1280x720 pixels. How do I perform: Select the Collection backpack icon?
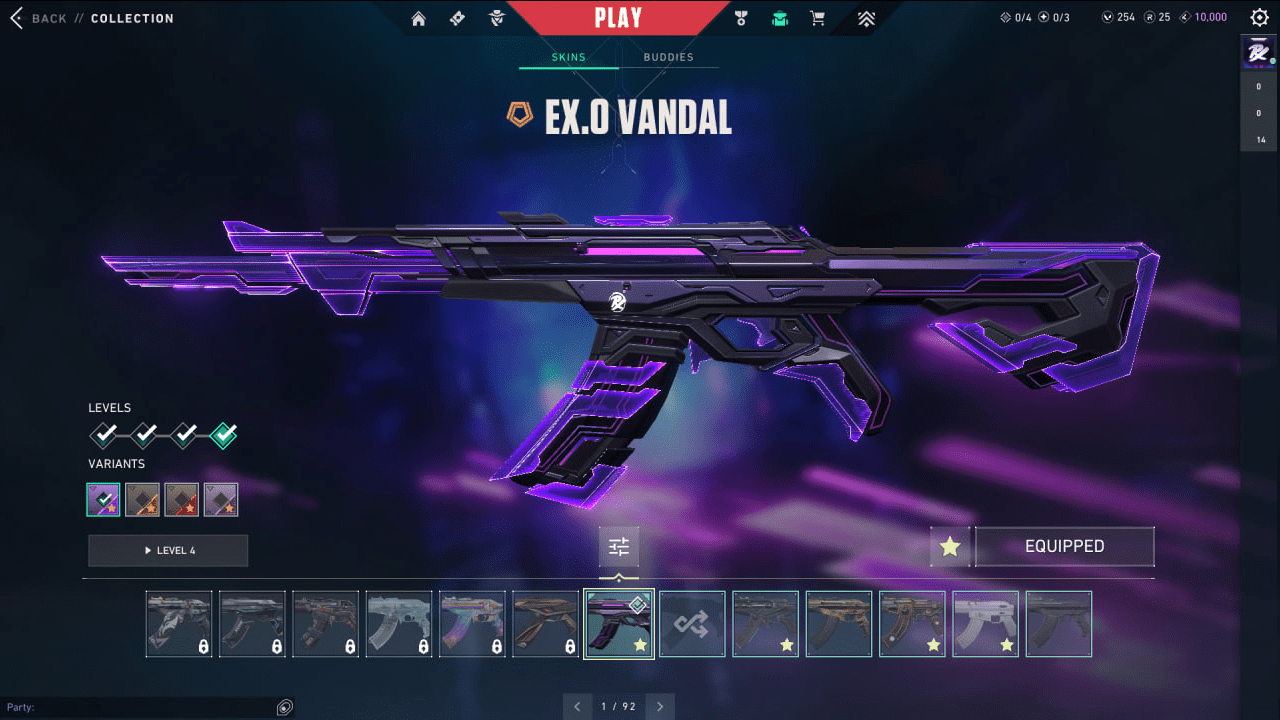[779, 17]
